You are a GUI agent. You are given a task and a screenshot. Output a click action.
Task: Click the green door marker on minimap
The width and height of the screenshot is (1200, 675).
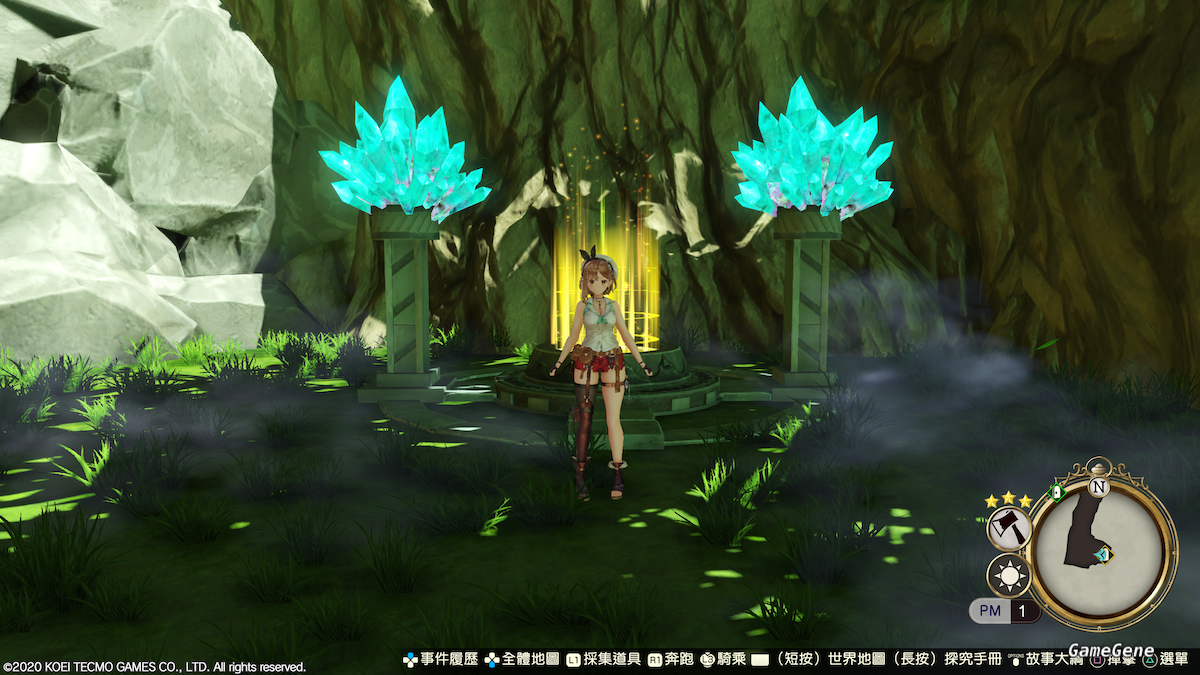pyautogui.click(x=1055, y=491)
